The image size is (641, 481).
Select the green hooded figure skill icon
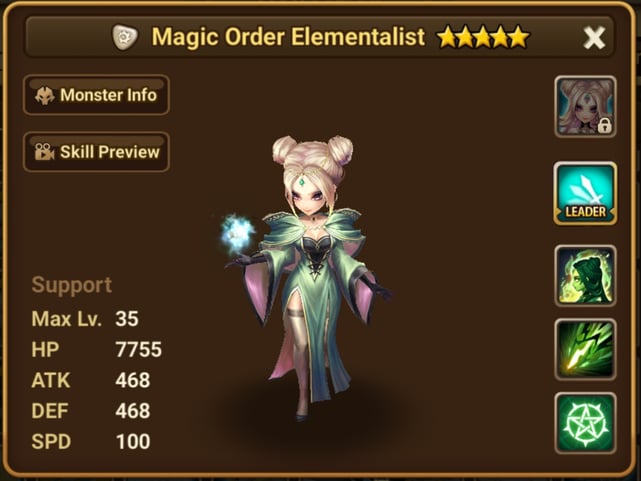coord(585,275)
